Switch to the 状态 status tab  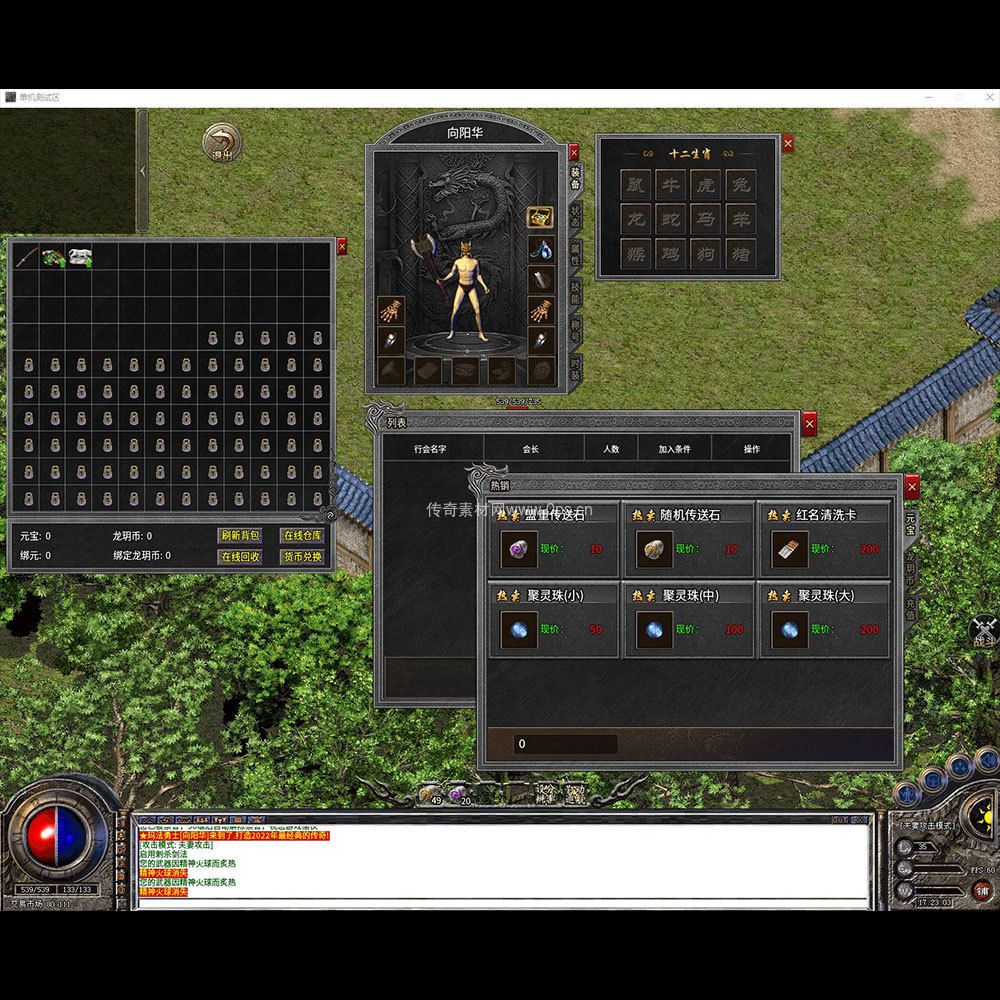pos(576,215)
